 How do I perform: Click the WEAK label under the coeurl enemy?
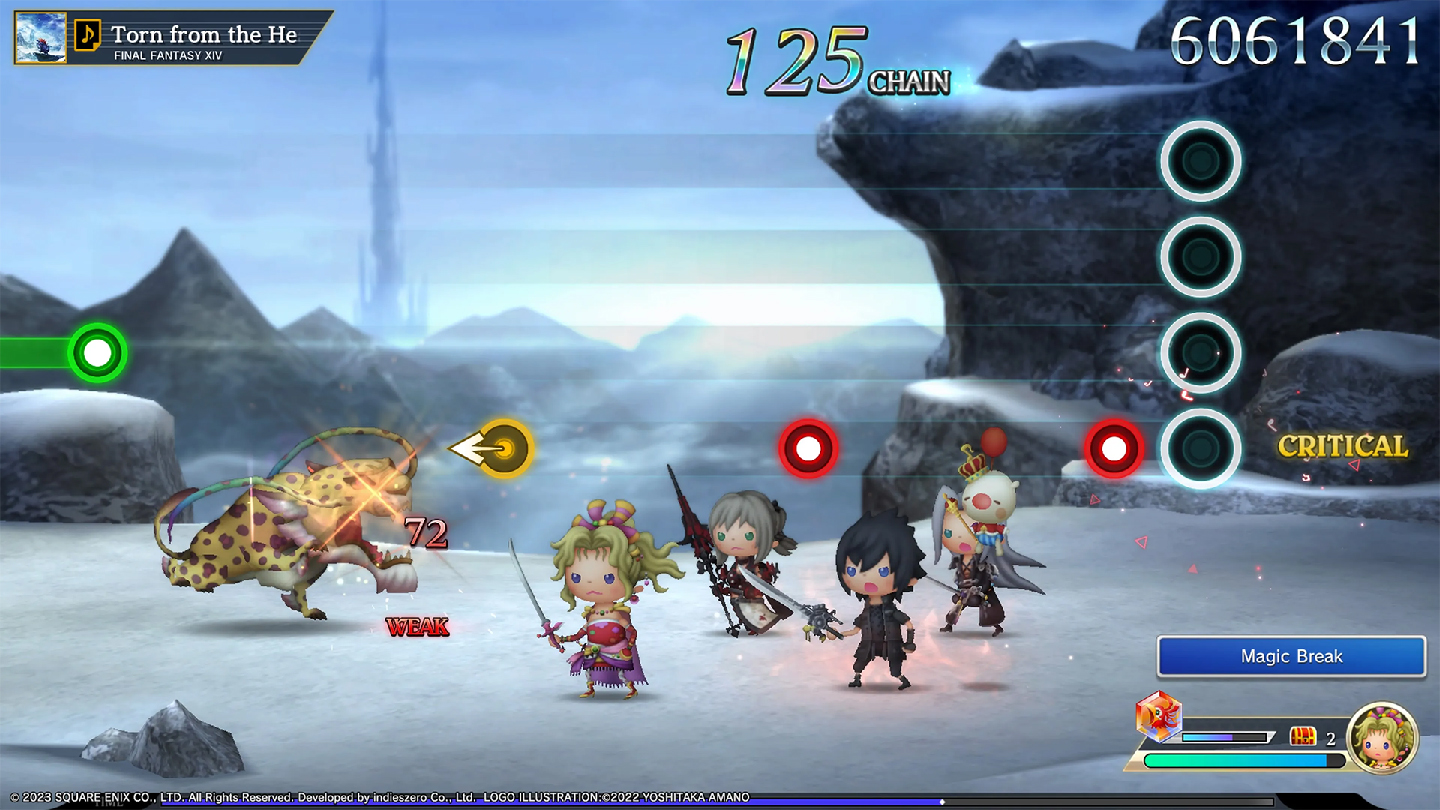[x=418, y=628]
